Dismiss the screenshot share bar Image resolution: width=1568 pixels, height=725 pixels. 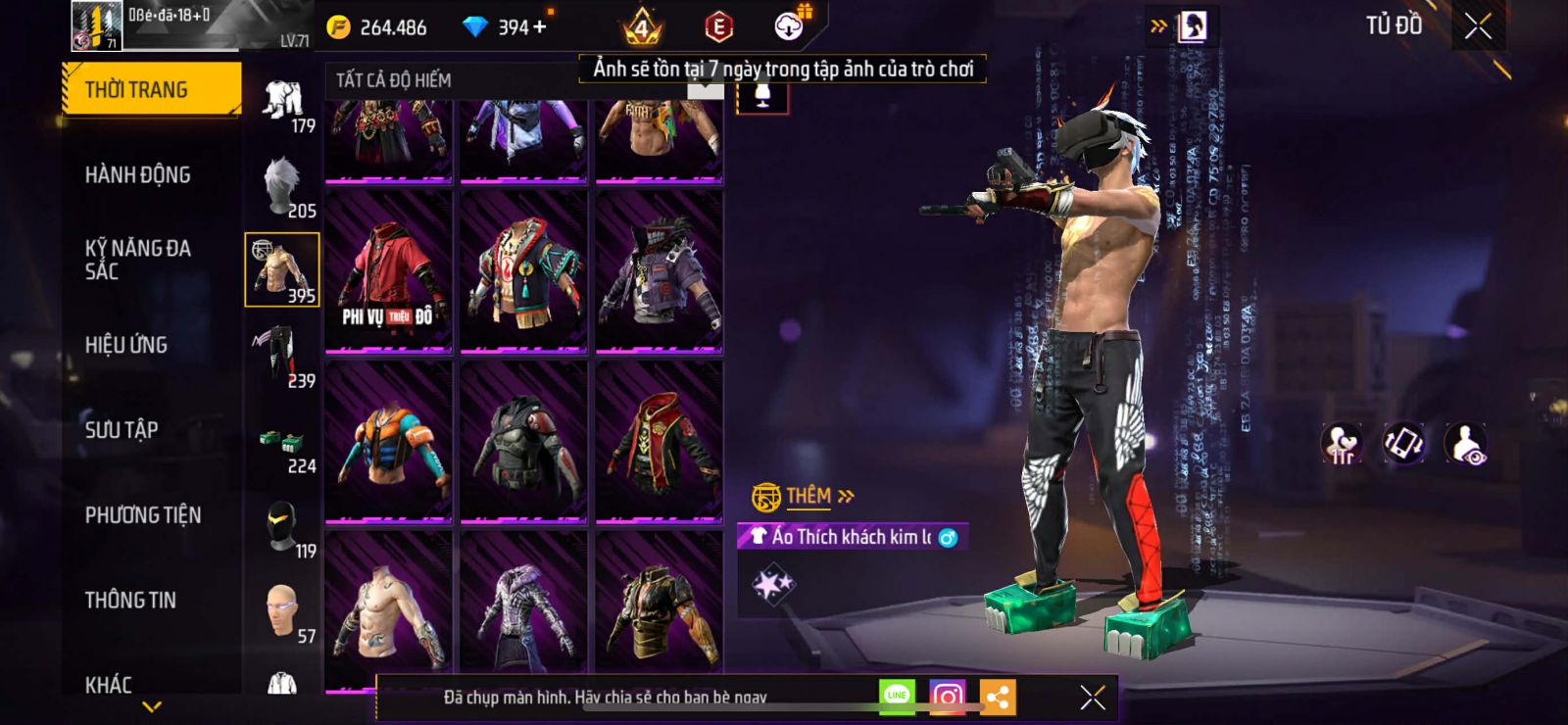point(1092,697)
